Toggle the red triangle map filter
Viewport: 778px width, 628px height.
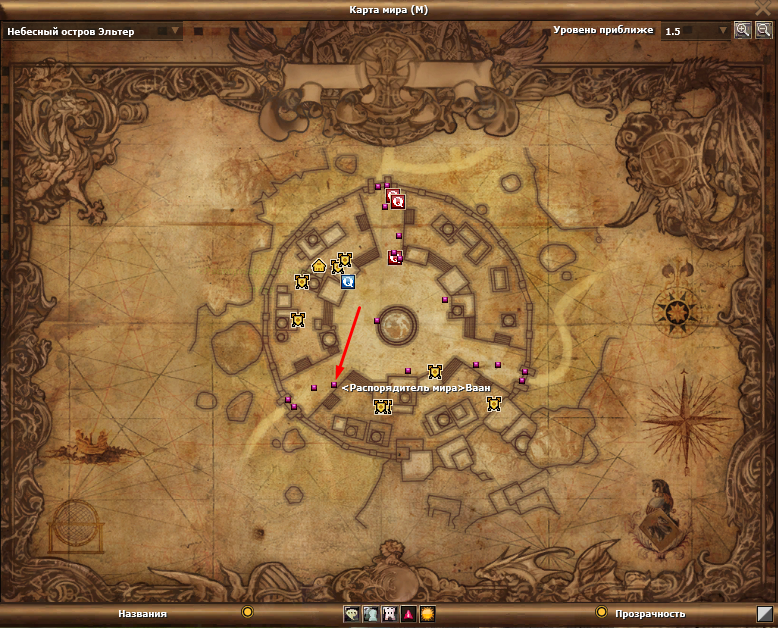408,614
